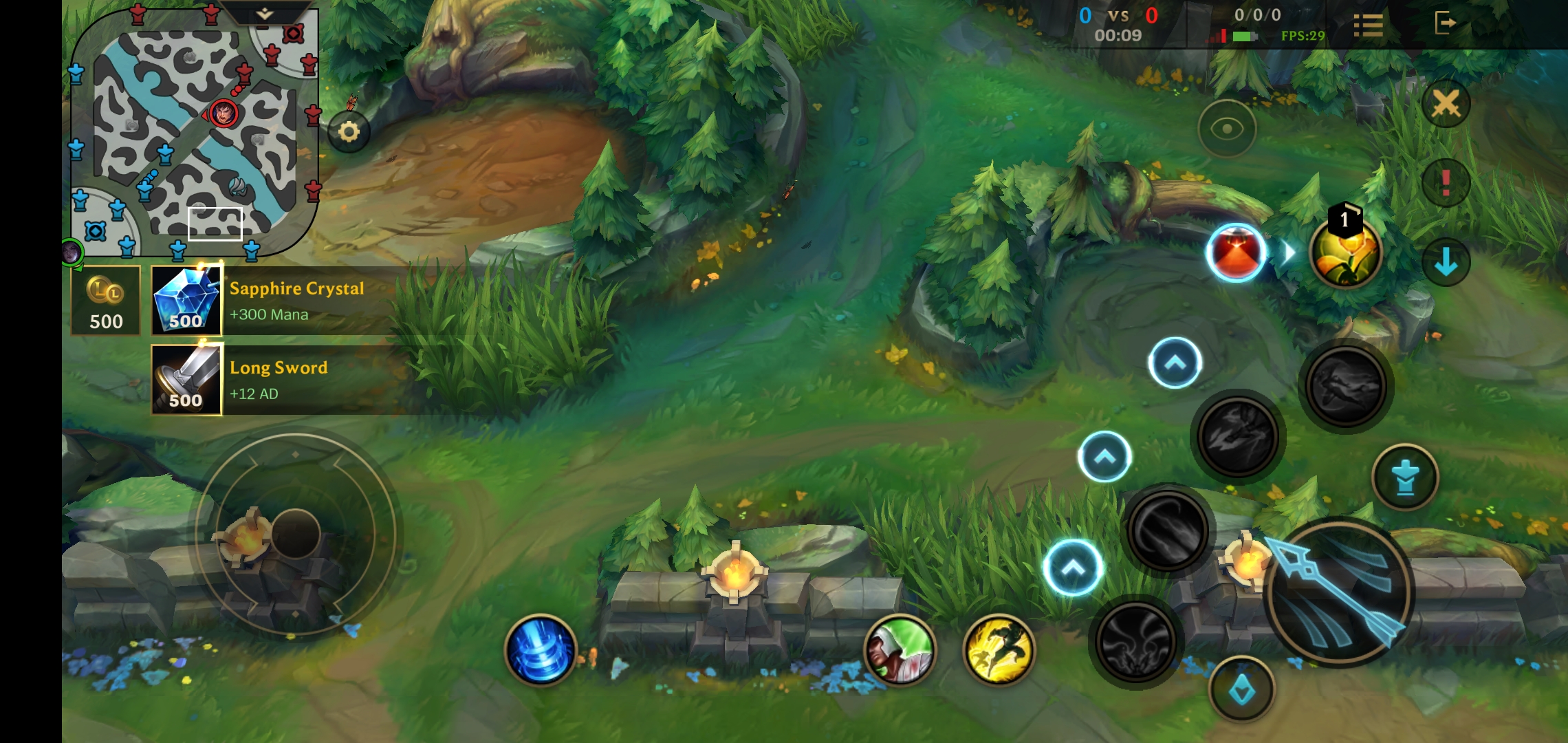Use the Heal summoner spell
This screenshot has width=1568, height=743.
(x=901, y=650)
